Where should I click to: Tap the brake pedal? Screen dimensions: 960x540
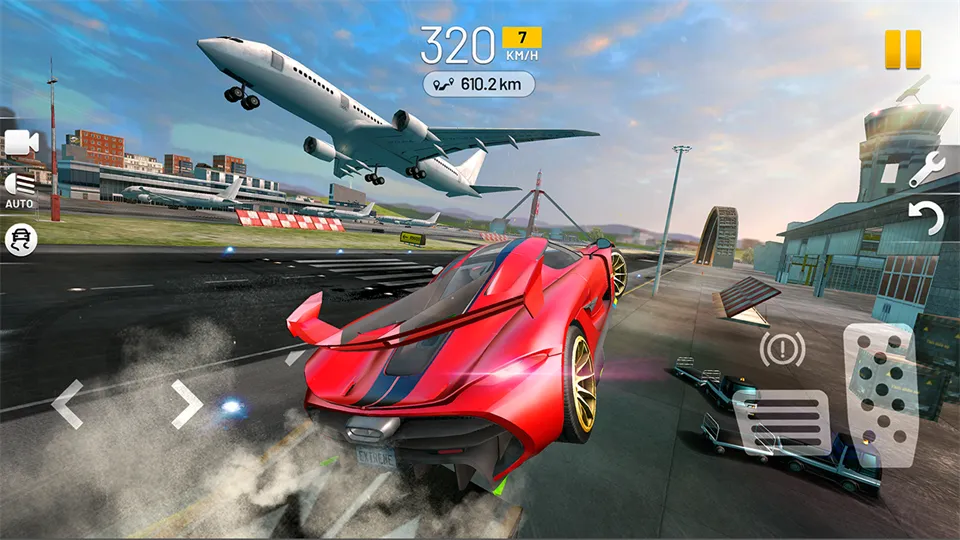(x=781, y=422)
